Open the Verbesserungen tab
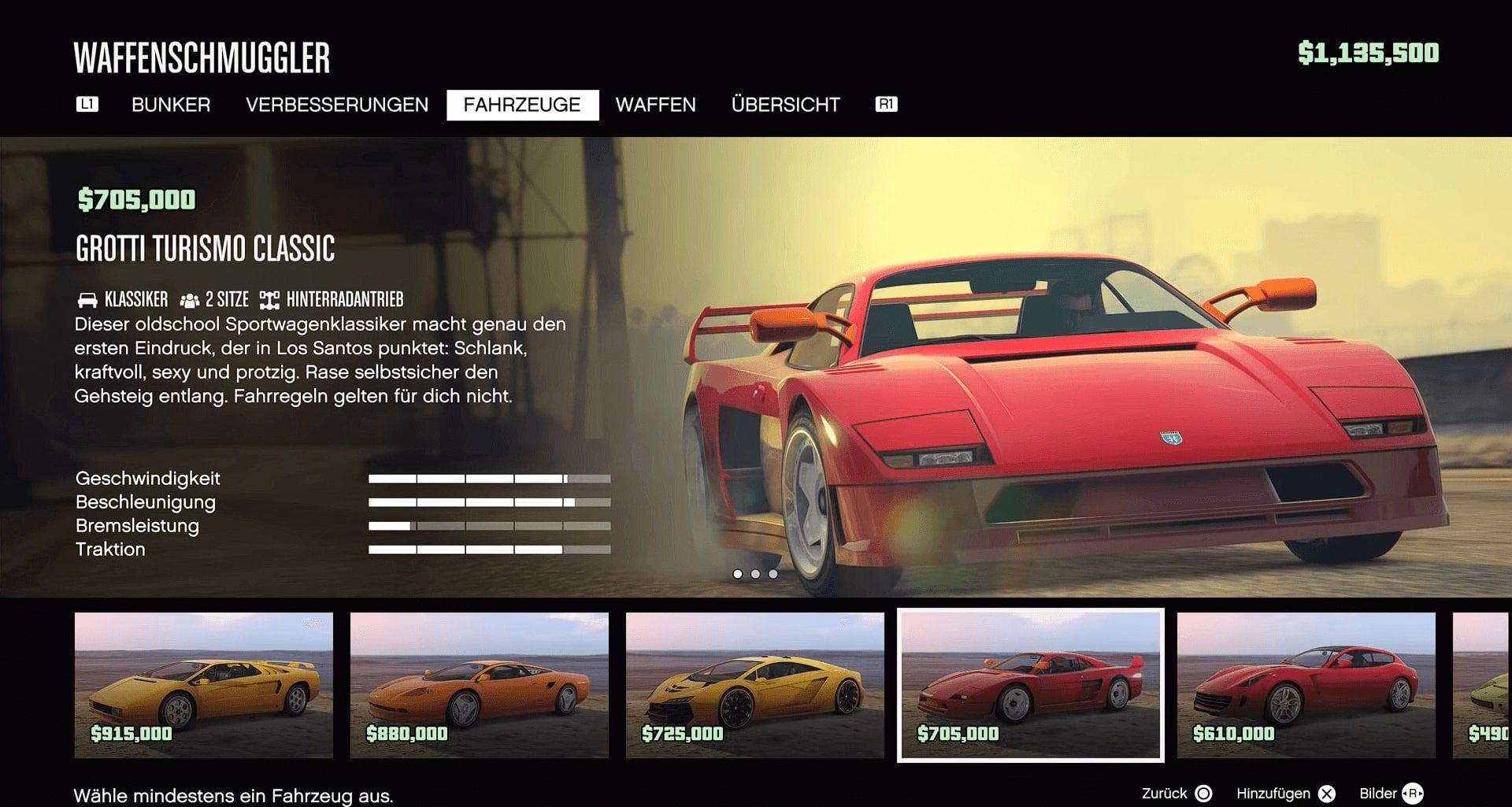This screenshot has width=1512, height=807. click(x=337, y=105)
